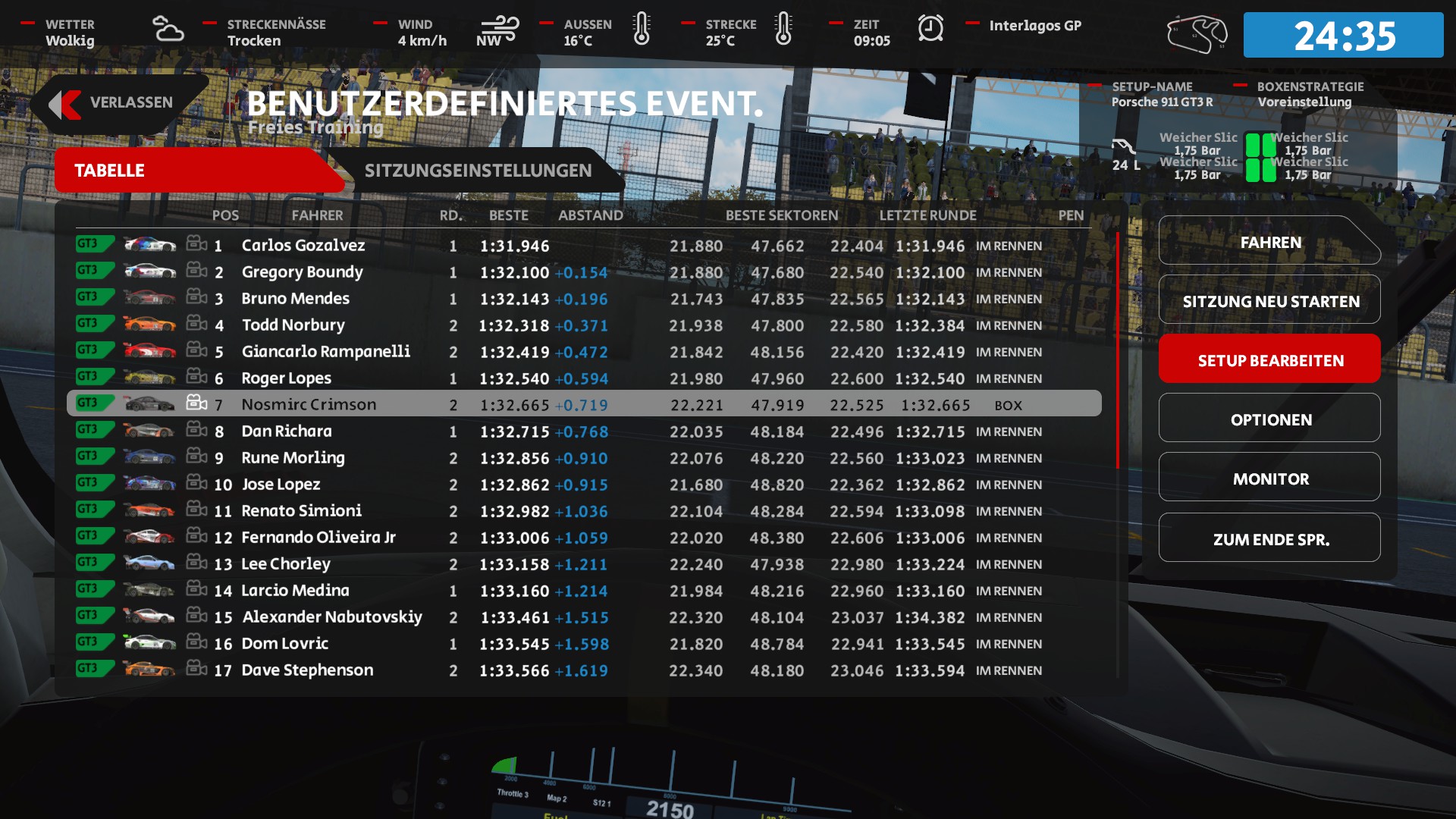Choose ZUM ENDE SPR. button

(1269, 540)
